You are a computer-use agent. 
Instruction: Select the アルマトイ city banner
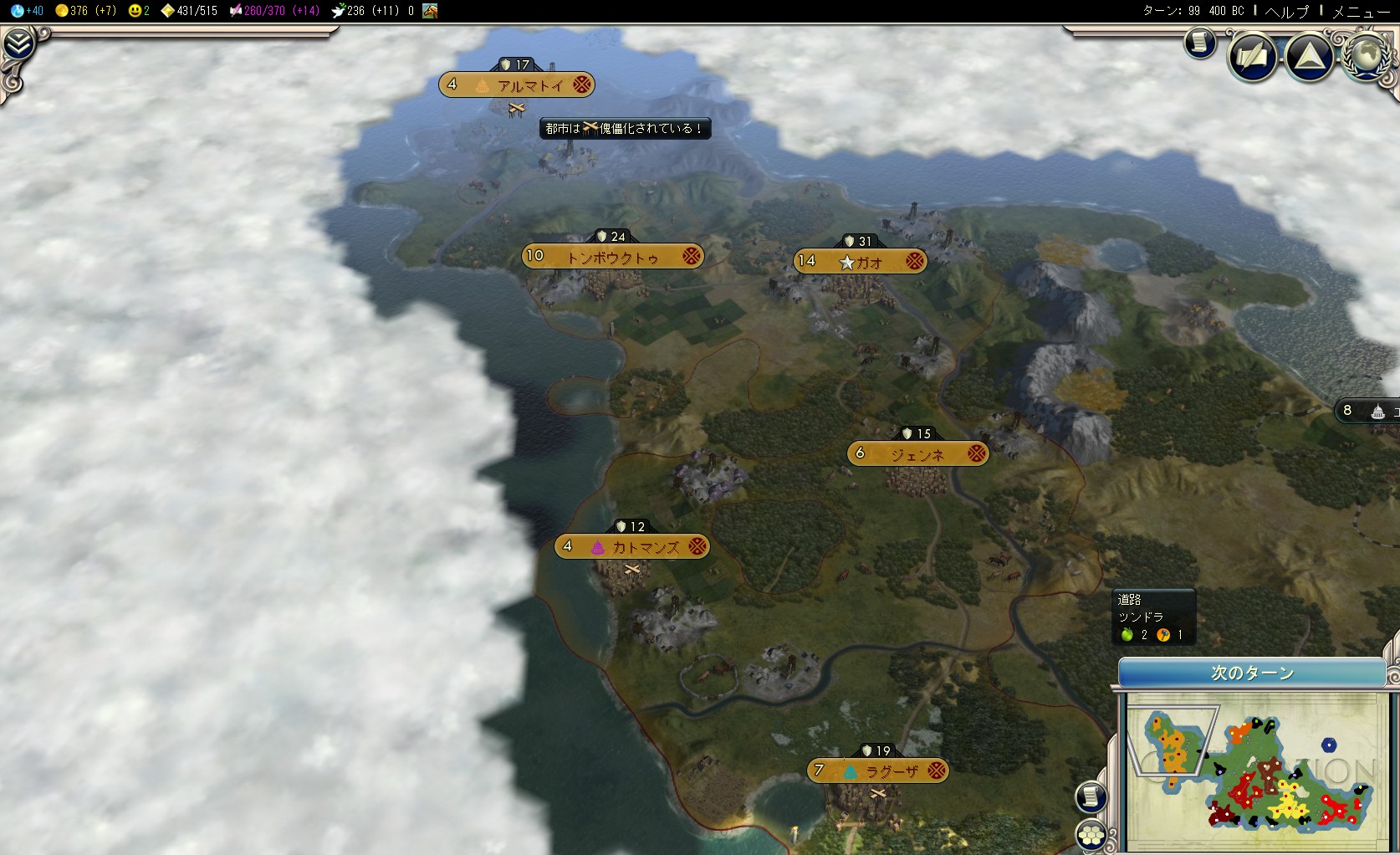click(517, 84)
